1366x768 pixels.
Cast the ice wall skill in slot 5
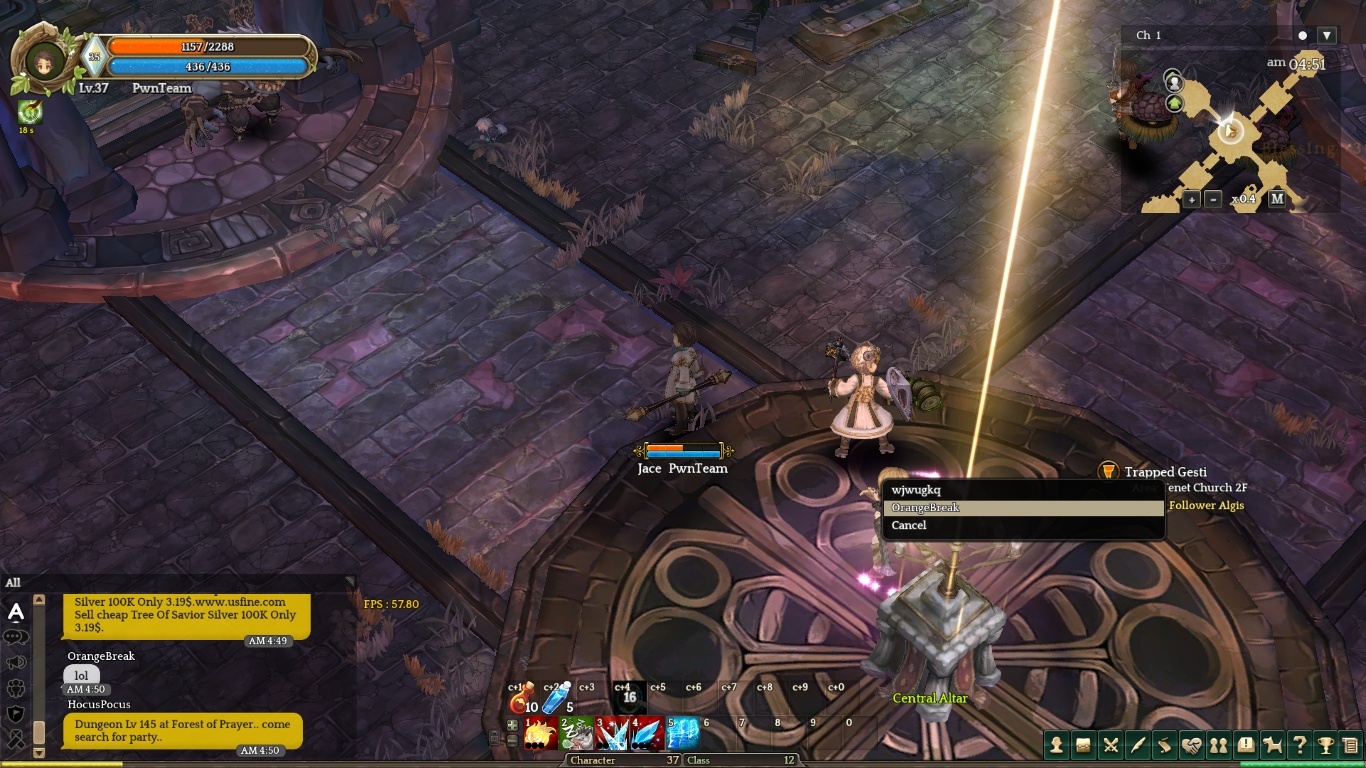tap(683, 734)
